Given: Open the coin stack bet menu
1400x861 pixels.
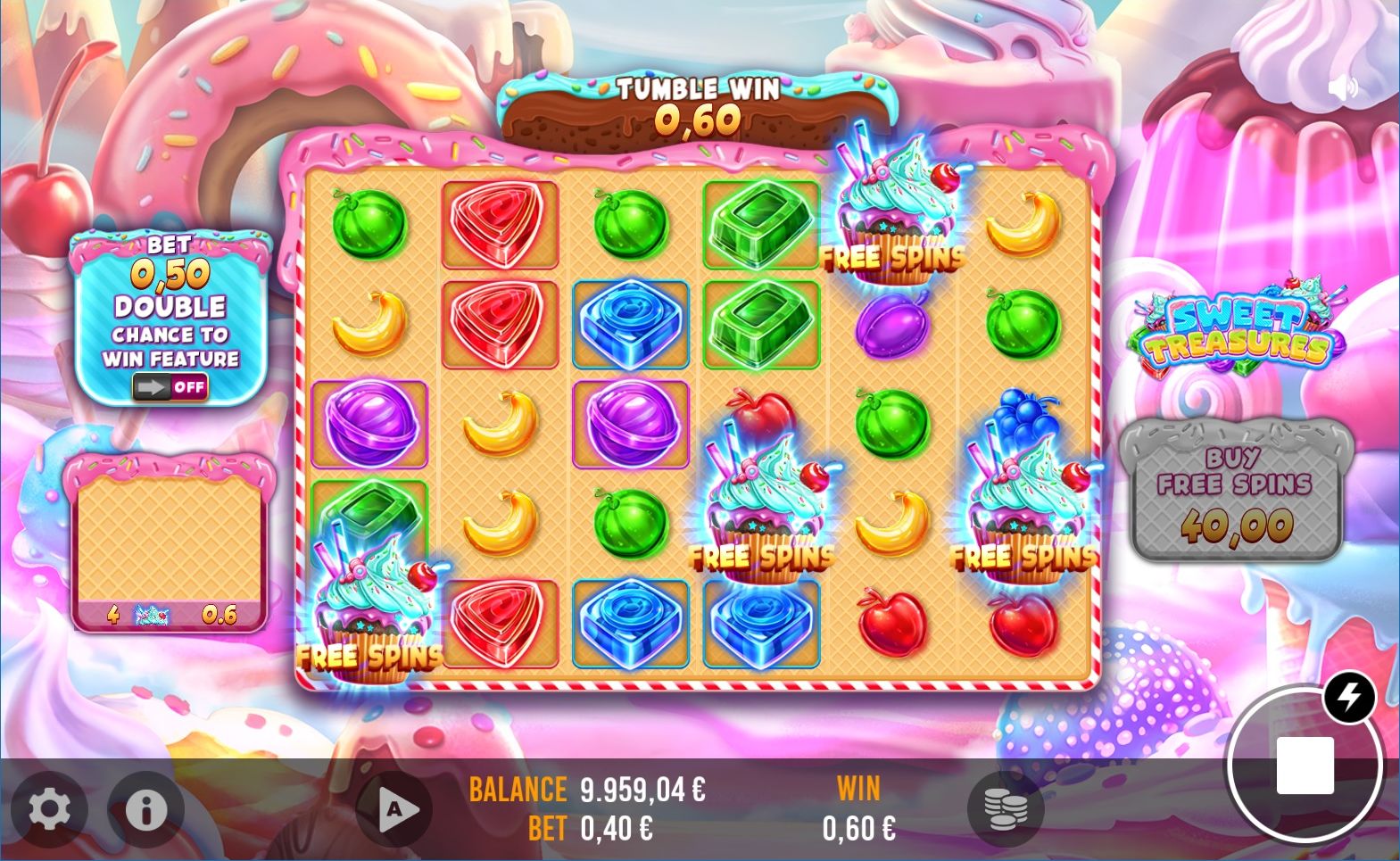Looking at the screenshot, I should tap(1006, 809).
